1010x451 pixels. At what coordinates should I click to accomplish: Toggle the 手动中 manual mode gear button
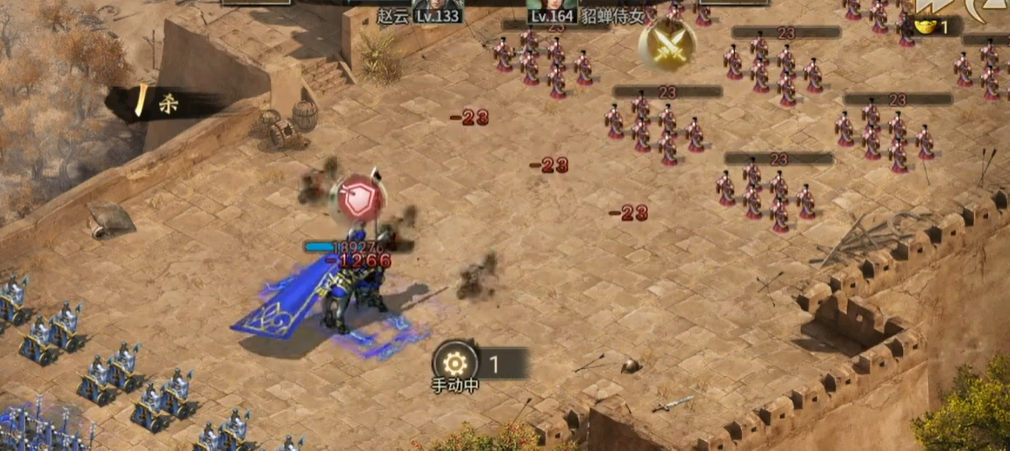tap(456, 362)
